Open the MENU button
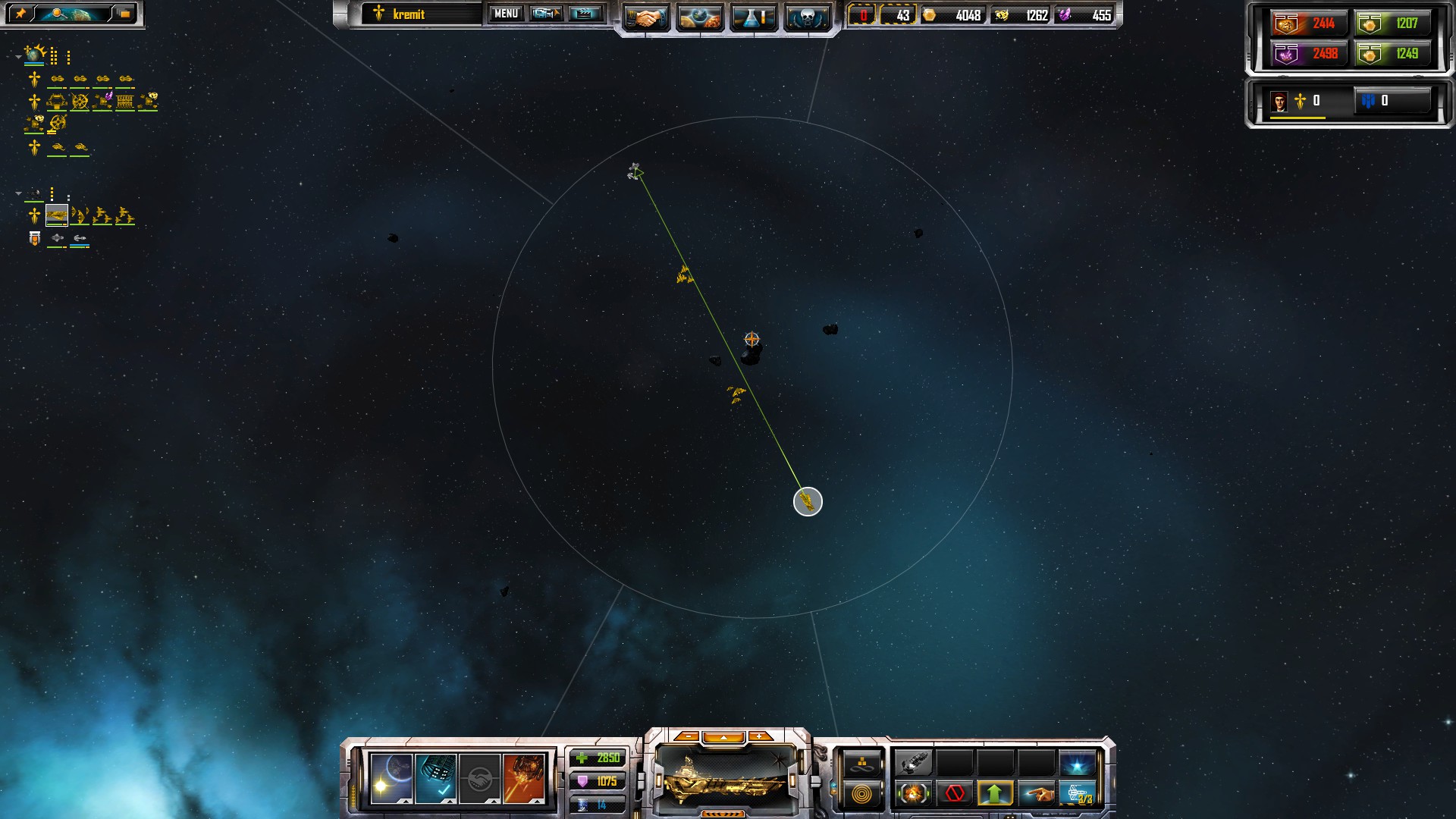This screenshot has height=819, width=1456. 506,14
